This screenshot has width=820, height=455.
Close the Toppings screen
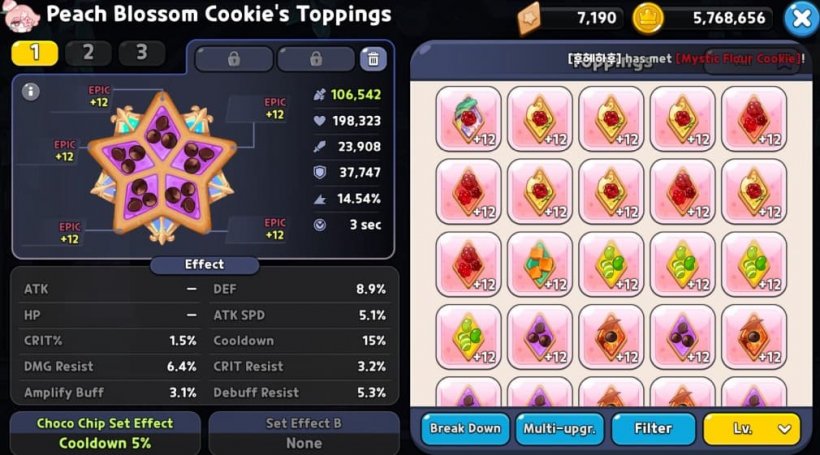click(801, 17)
